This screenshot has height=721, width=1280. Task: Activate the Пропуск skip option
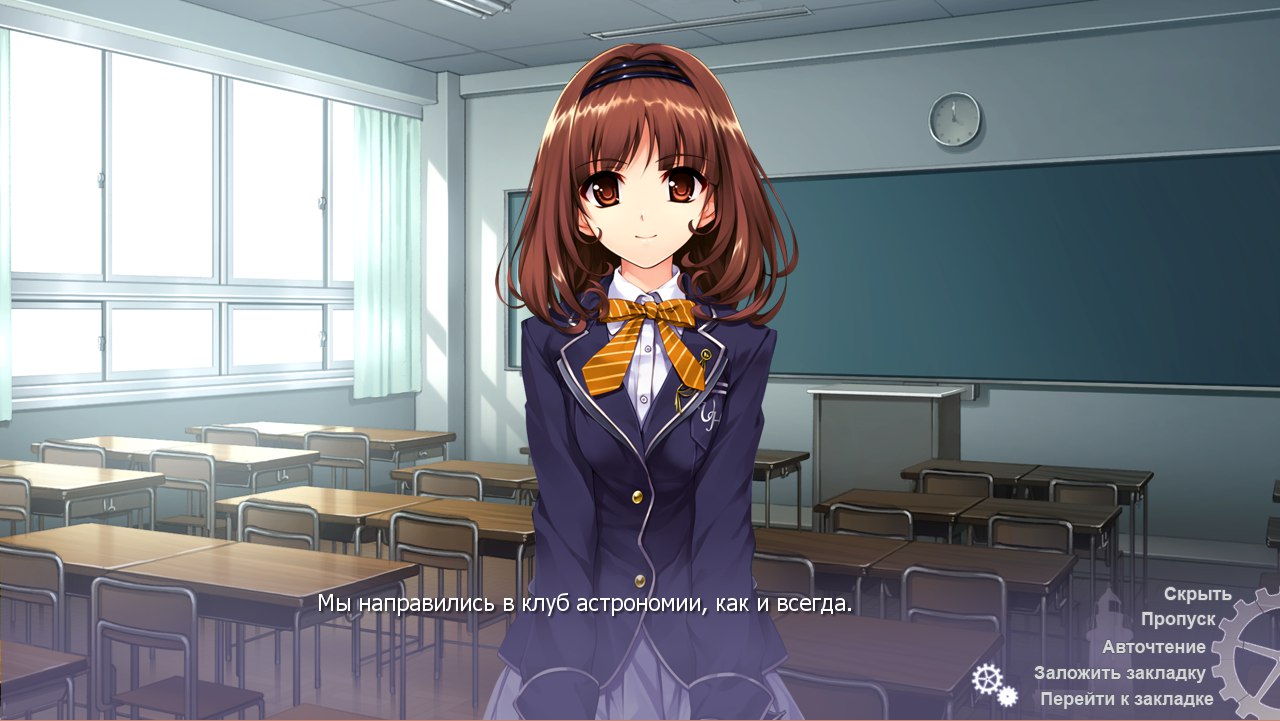coord(1178,620)
